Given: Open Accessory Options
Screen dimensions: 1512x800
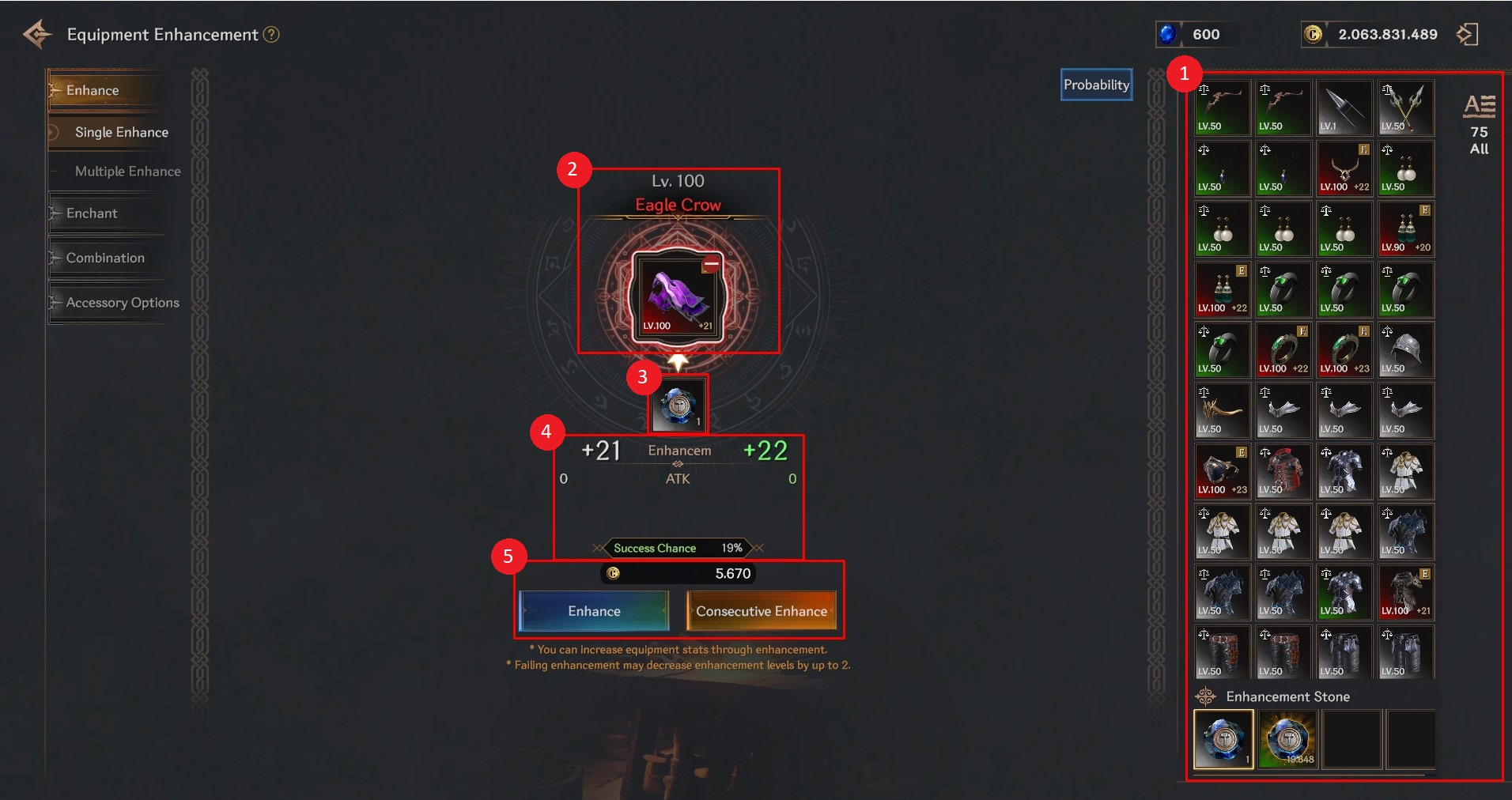Looking at the screenshot, I should (123, 303).
